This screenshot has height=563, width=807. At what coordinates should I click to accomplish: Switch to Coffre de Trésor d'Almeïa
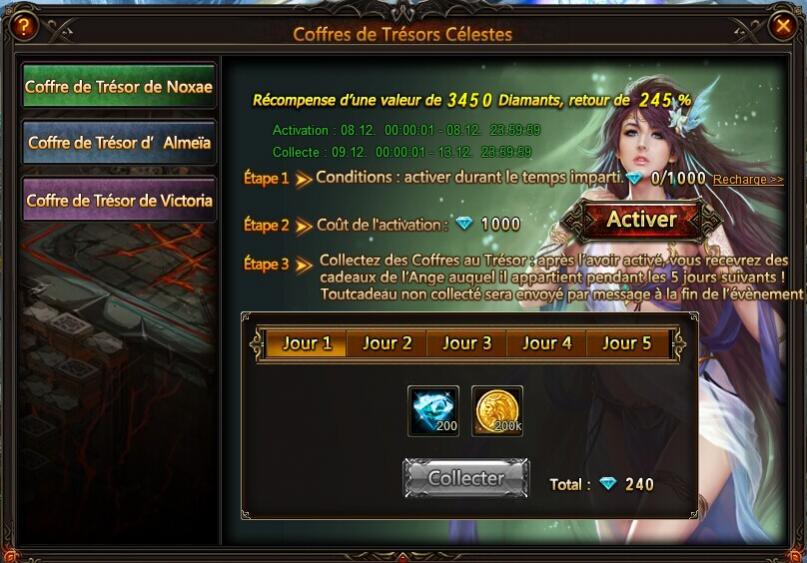(x=119, y=143)
